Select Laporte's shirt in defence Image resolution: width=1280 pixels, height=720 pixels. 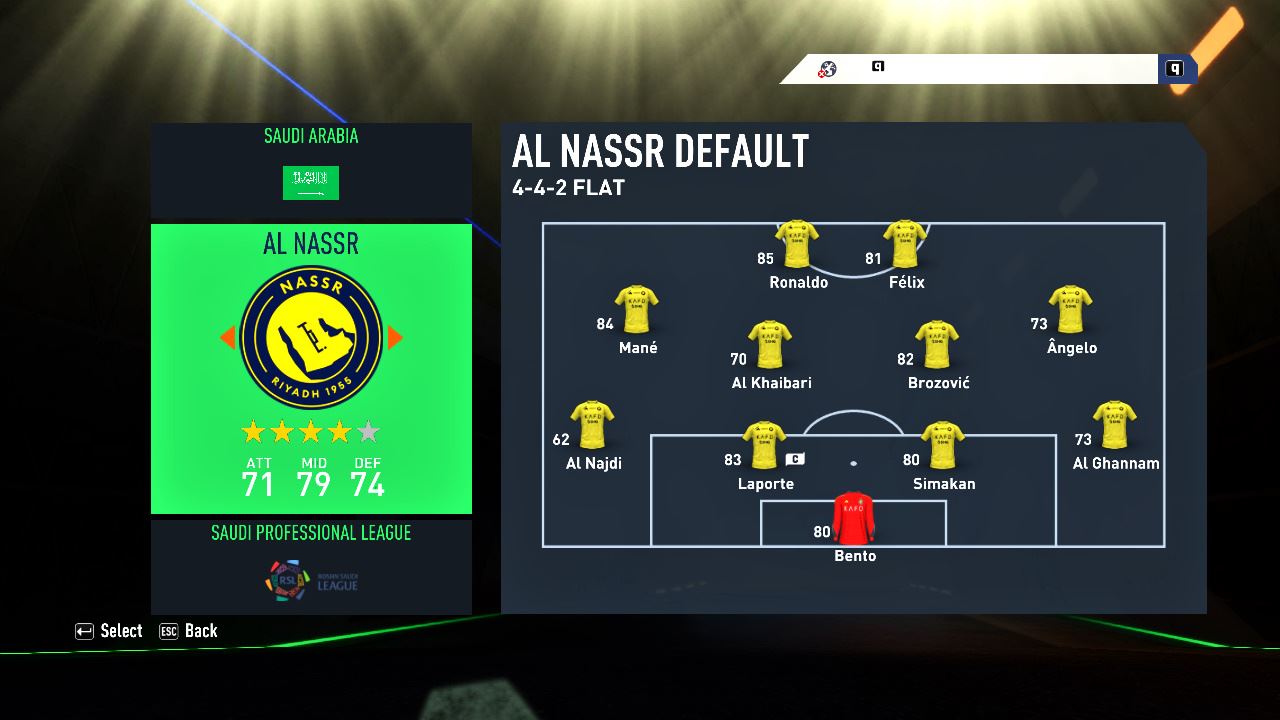[x=765, y=446]
